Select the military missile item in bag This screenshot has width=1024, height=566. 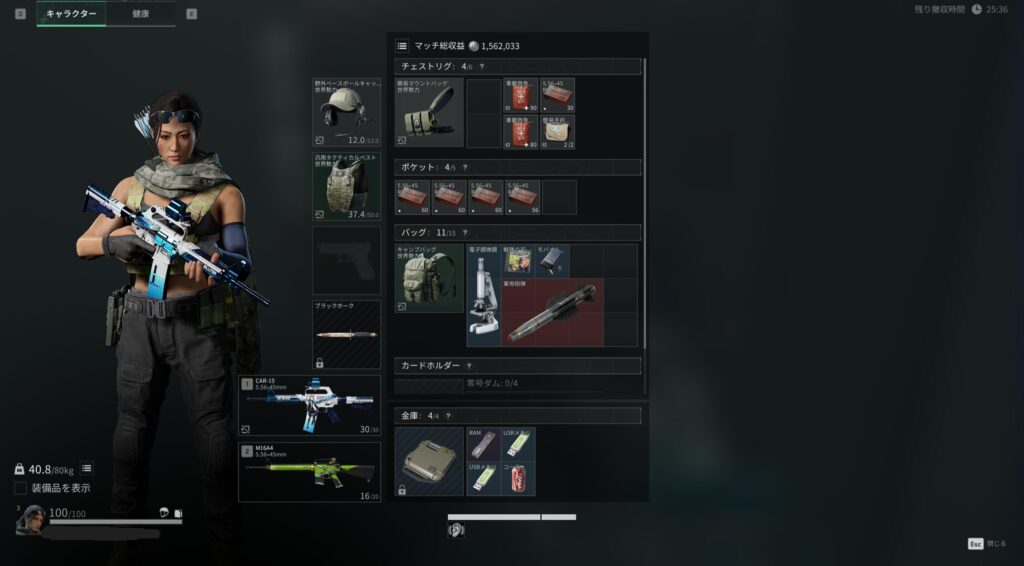(x=552, y=312)
